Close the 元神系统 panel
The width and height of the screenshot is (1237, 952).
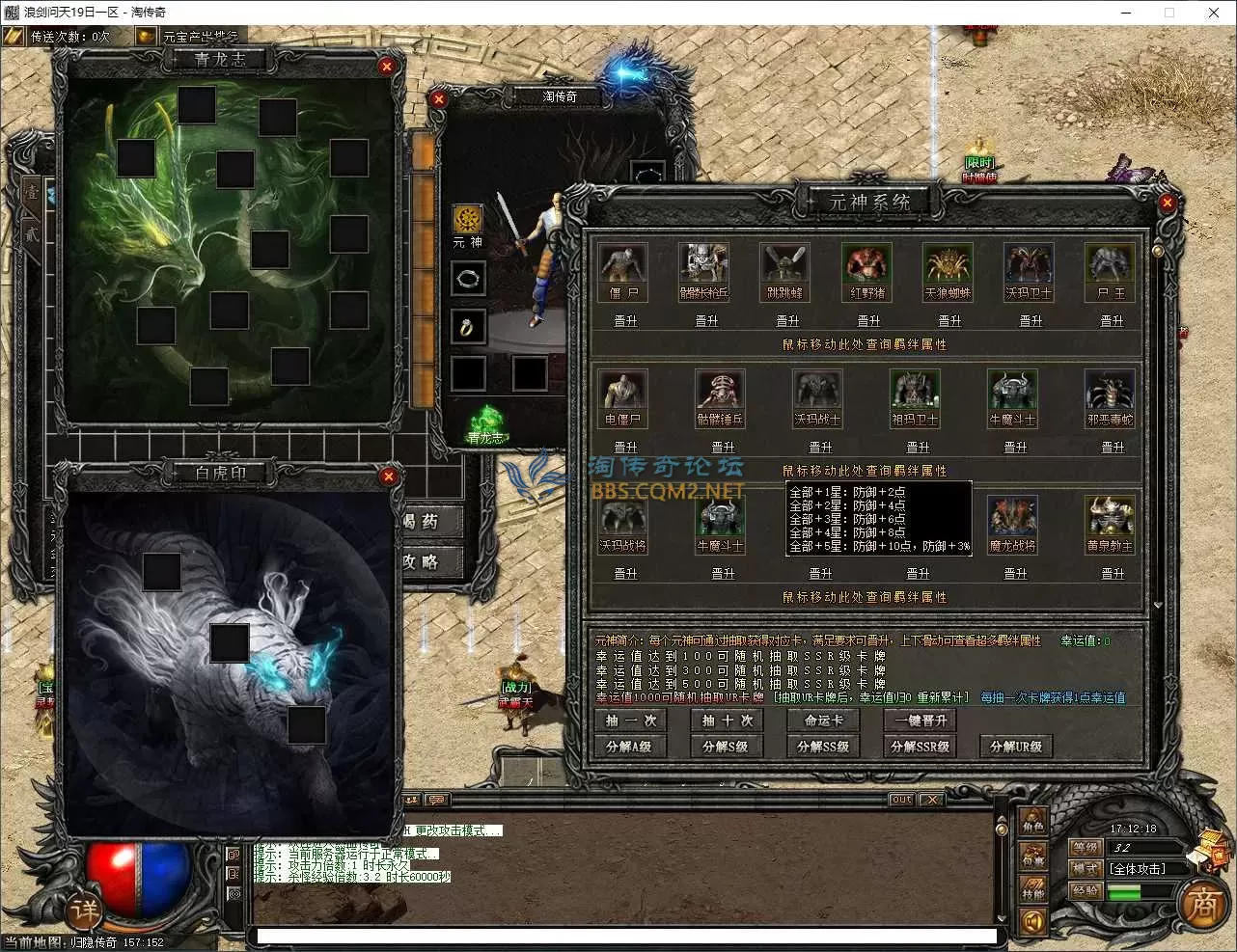[x=1168, y=203]
